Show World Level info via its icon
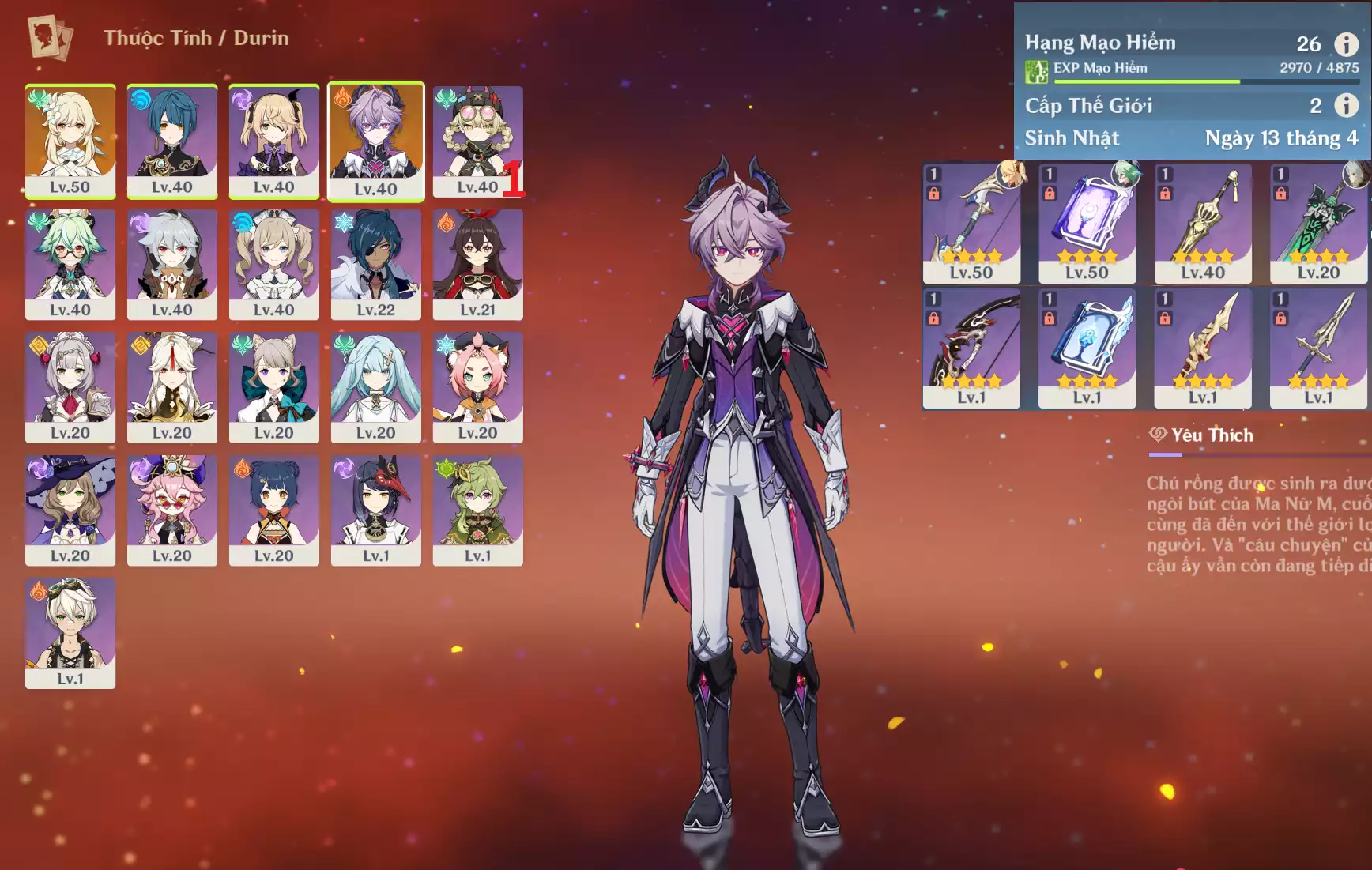This screenshot has height=870, width=1372. pyautogui.click(x=1347, y=105)
